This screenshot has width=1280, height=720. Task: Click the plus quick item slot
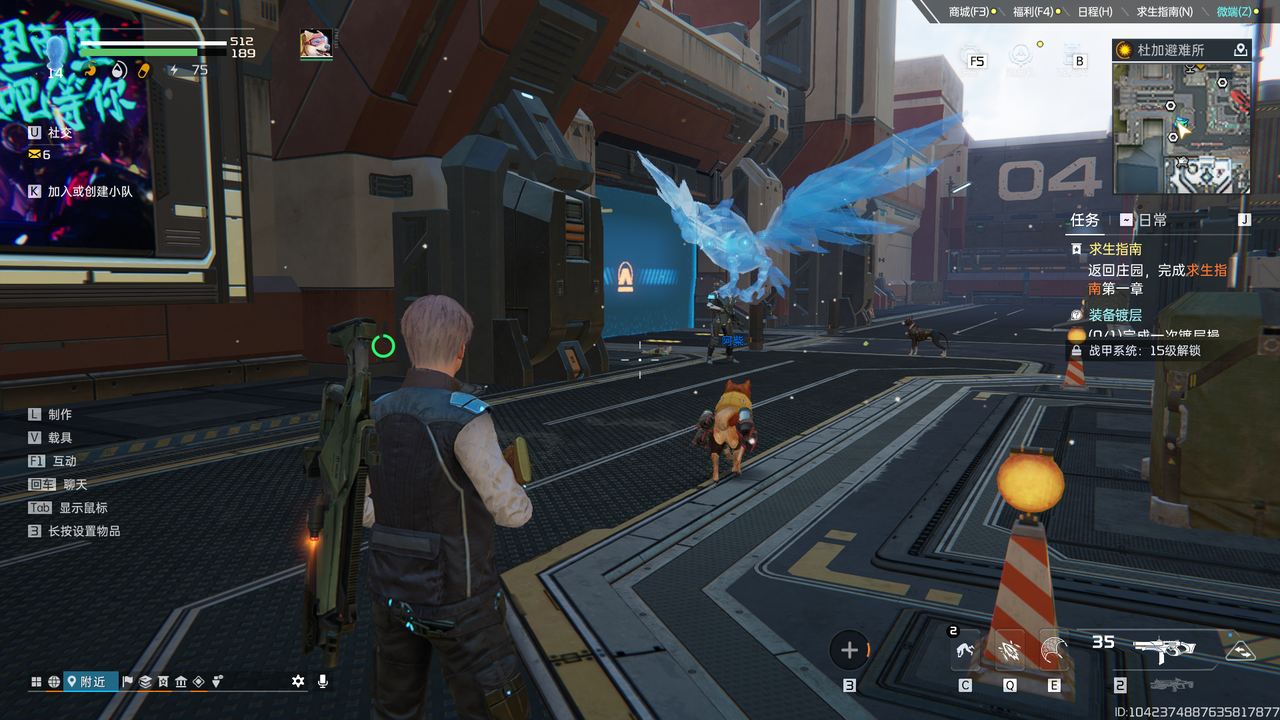849,651
